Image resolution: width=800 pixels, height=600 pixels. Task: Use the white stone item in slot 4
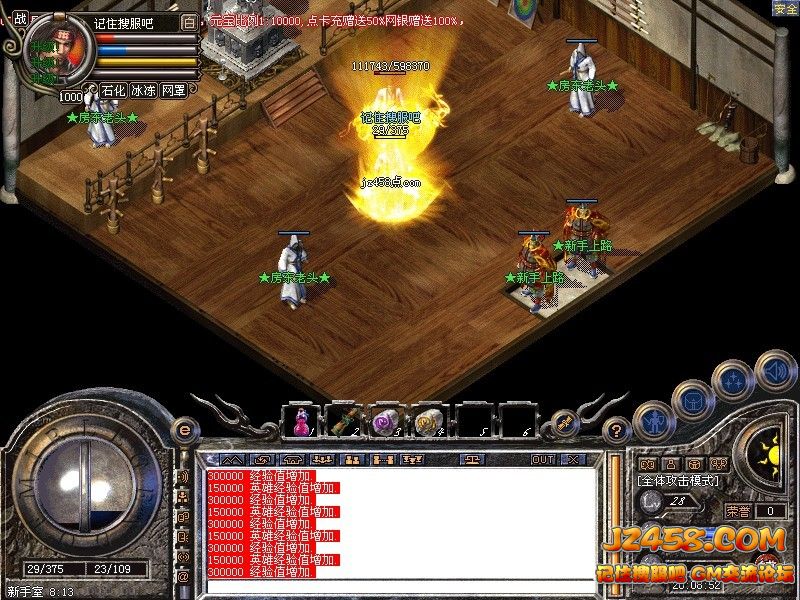tap(429, 421)
